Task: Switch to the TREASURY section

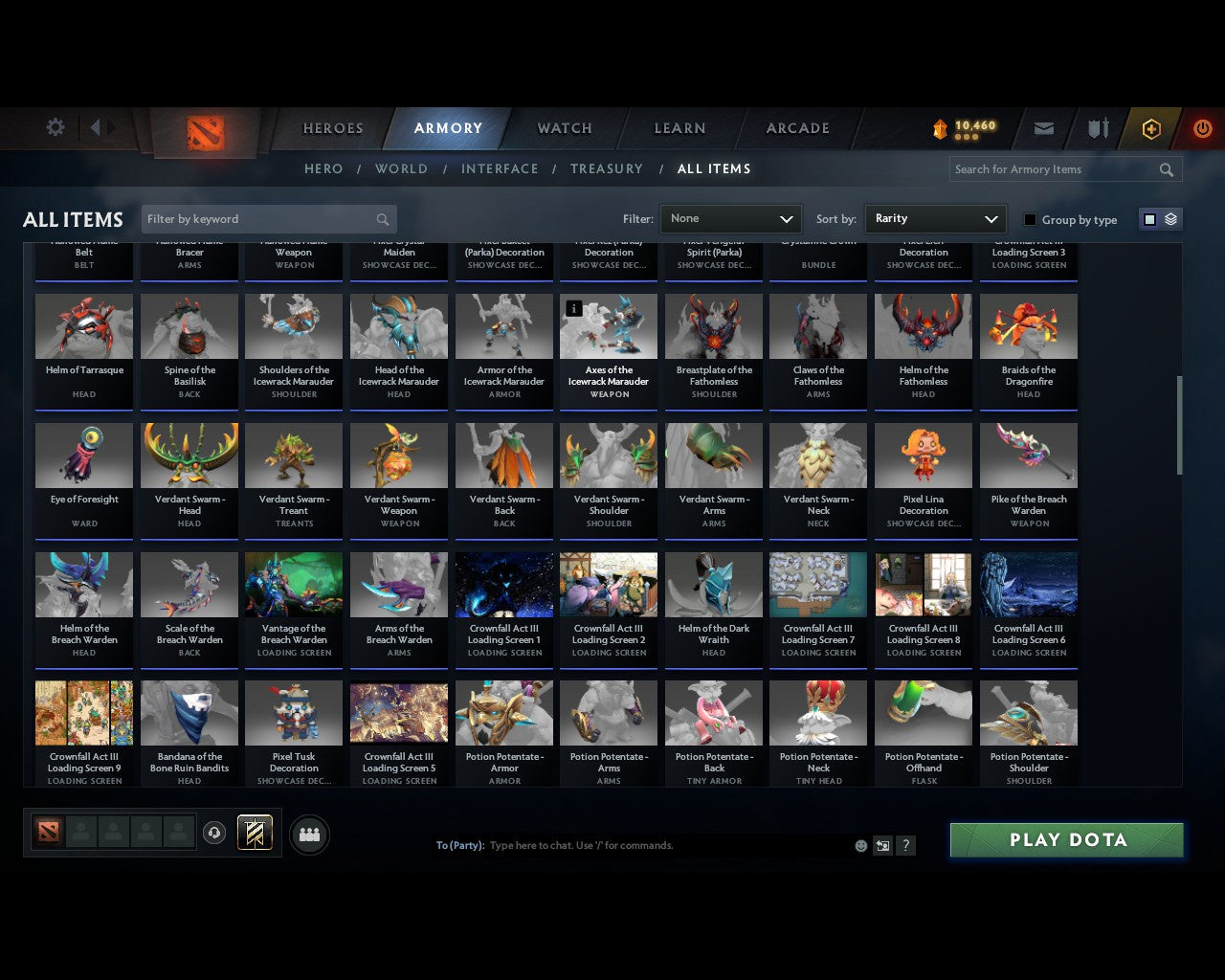Action: tap(607, 168)
